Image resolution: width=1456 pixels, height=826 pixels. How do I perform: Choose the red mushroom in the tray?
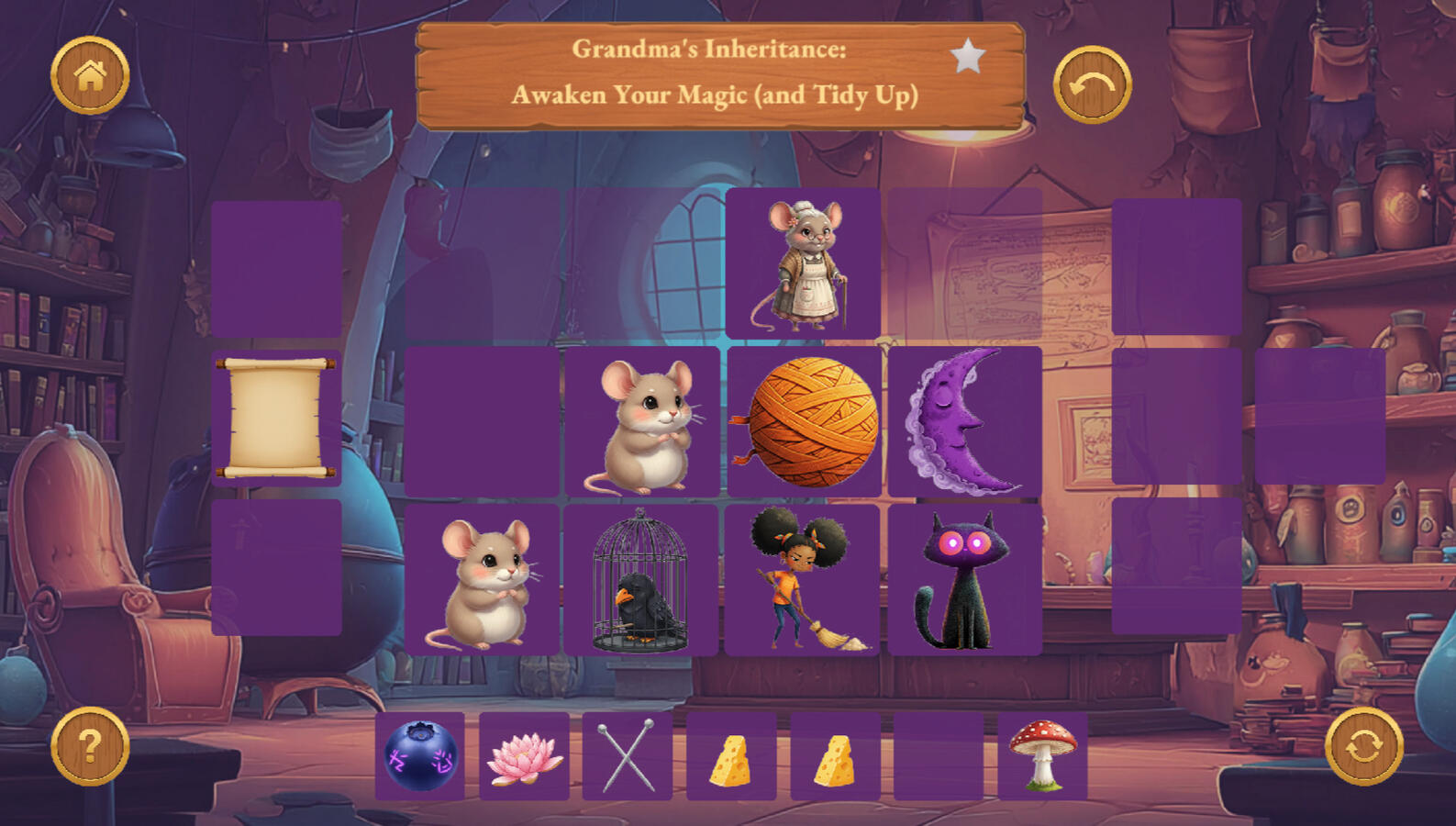point(1042,756)
